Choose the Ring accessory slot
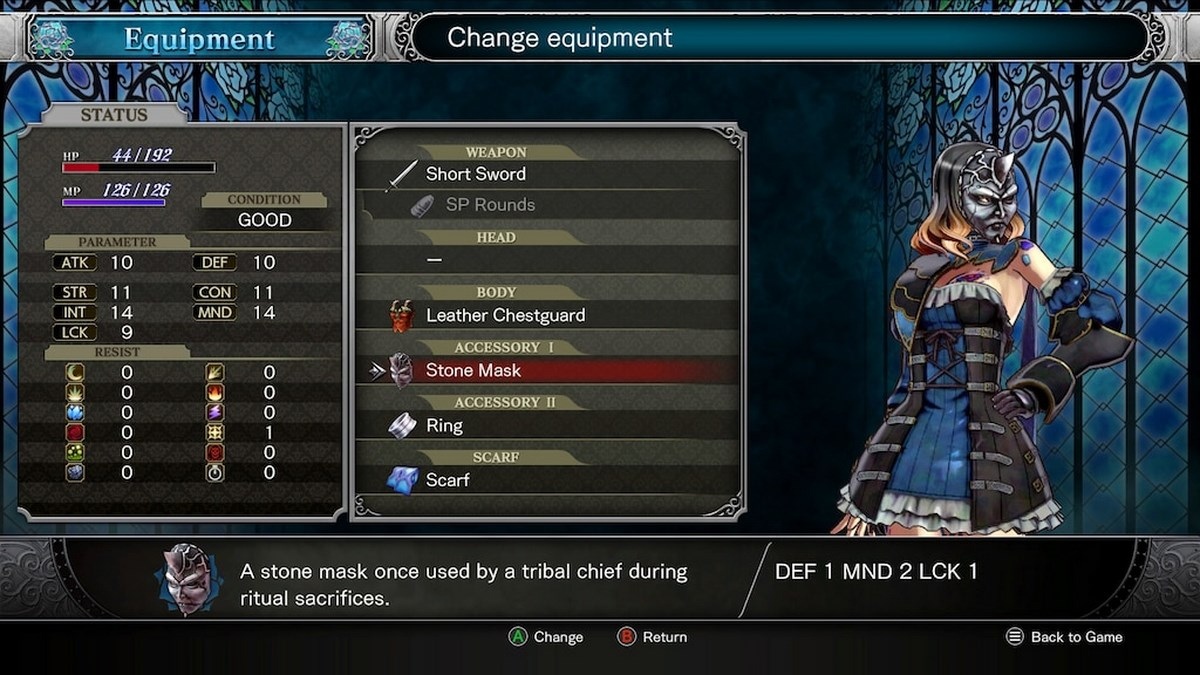 click(x=444, y=426)
